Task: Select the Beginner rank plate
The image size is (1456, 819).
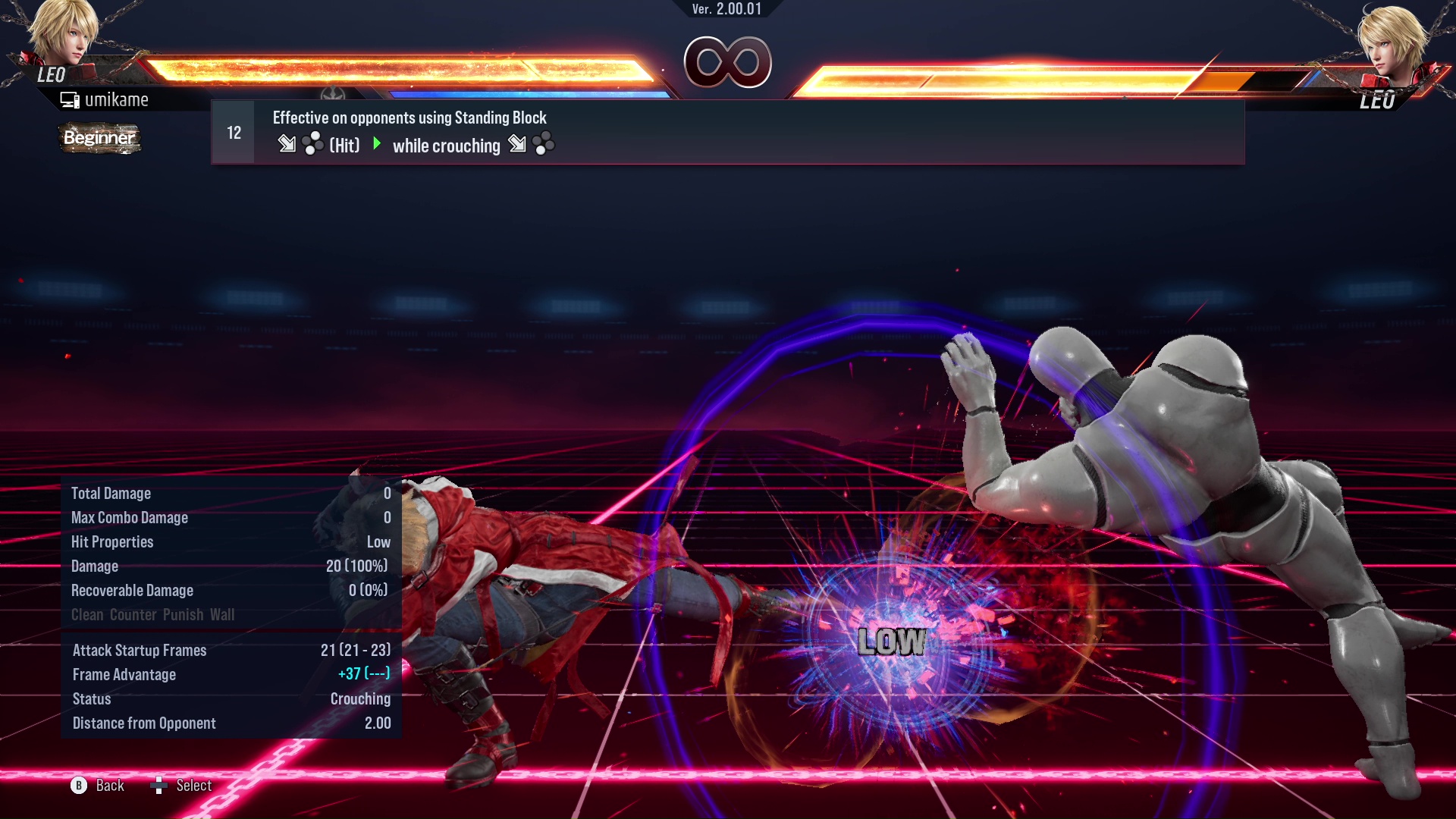Action: [x=99, y=139]
